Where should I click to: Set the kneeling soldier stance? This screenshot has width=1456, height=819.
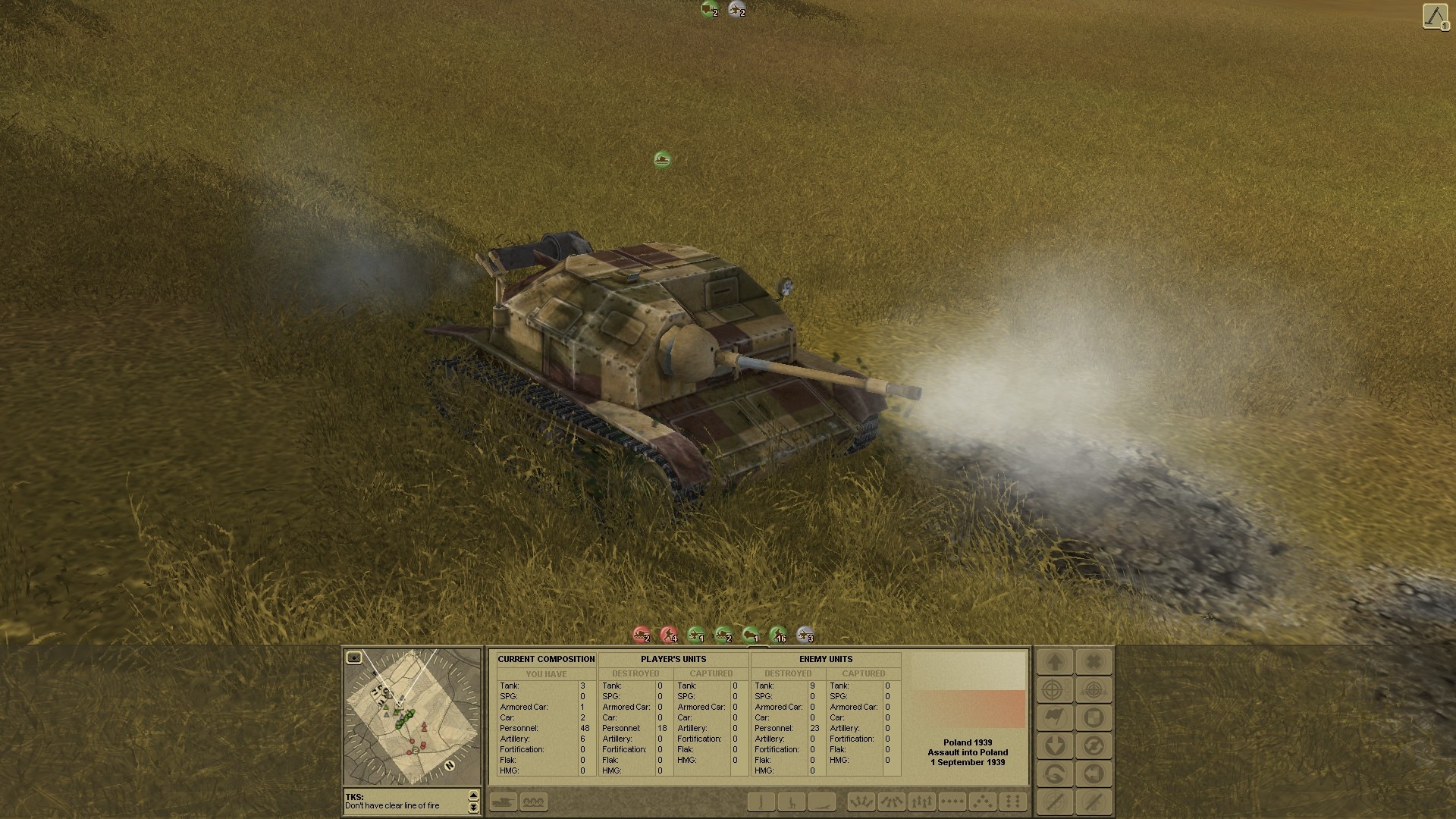[x=791, y=802]
